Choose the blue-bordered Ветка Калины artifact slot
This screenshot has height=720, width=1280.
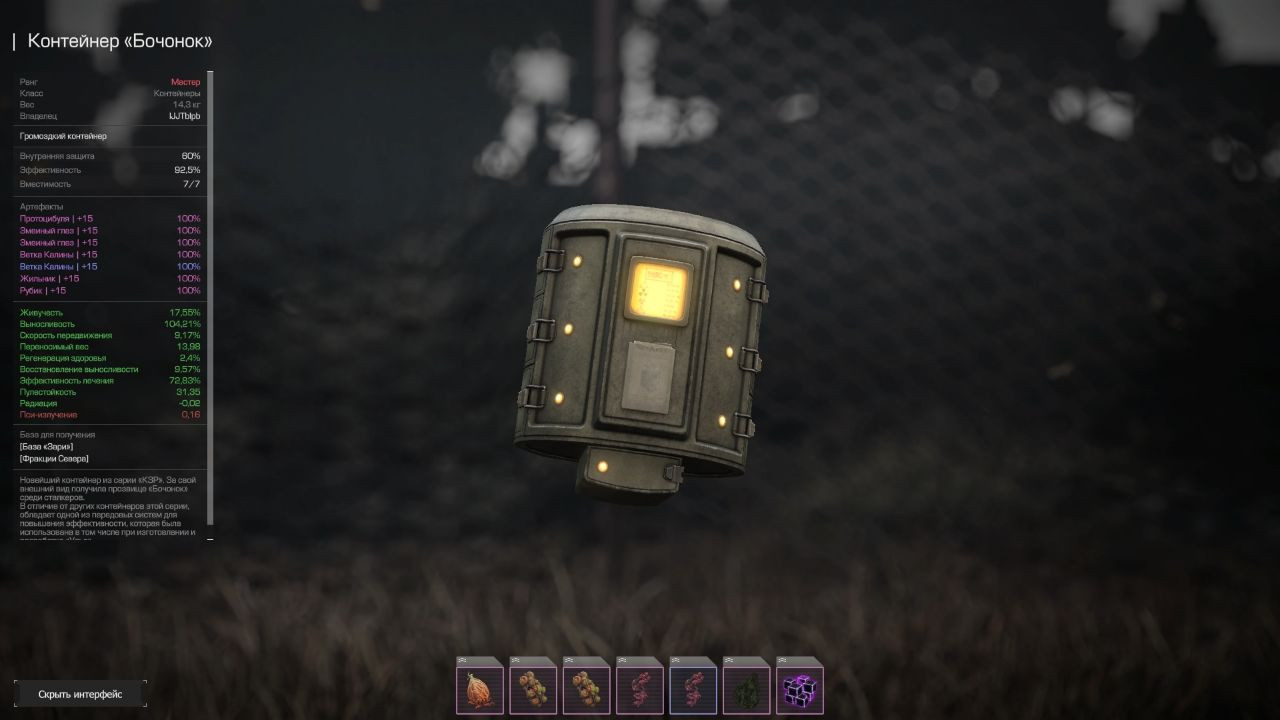click(693, 689)
